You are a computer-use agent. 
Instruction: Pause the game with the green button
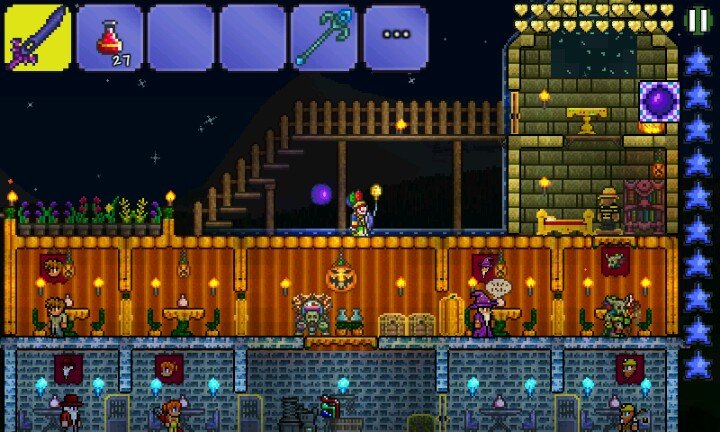click(697, 20)
